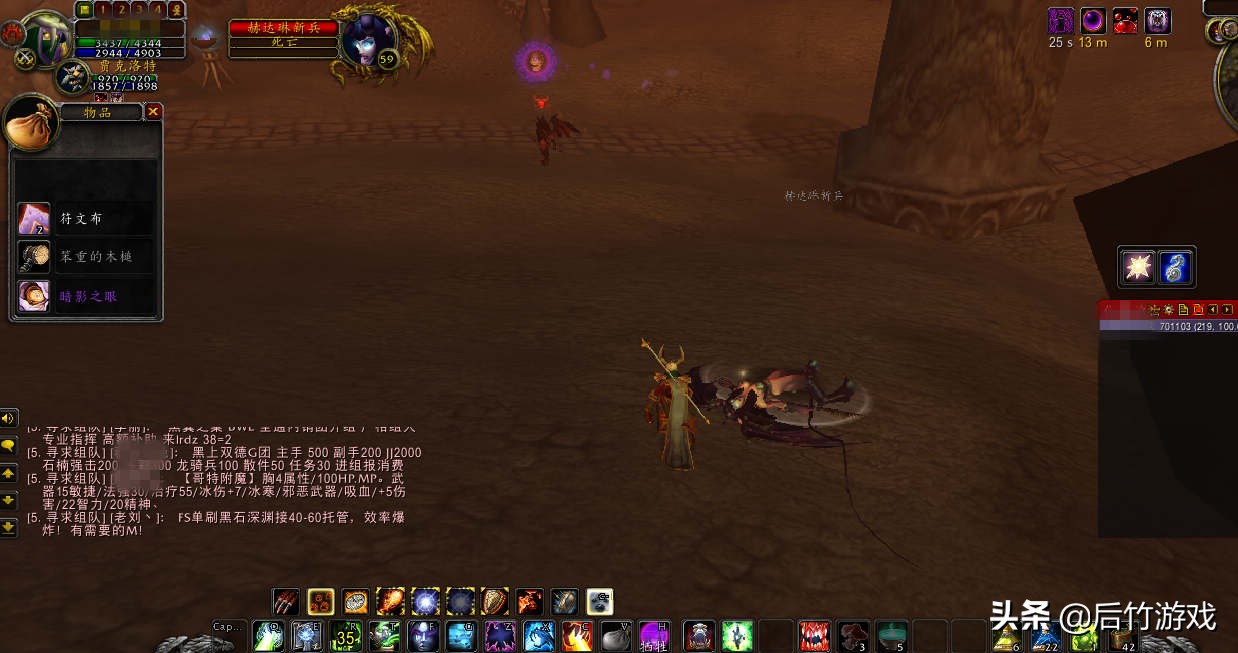Cast the 牺牲 purple spell
Screen dimensions: 1238x653
(654, 635)
